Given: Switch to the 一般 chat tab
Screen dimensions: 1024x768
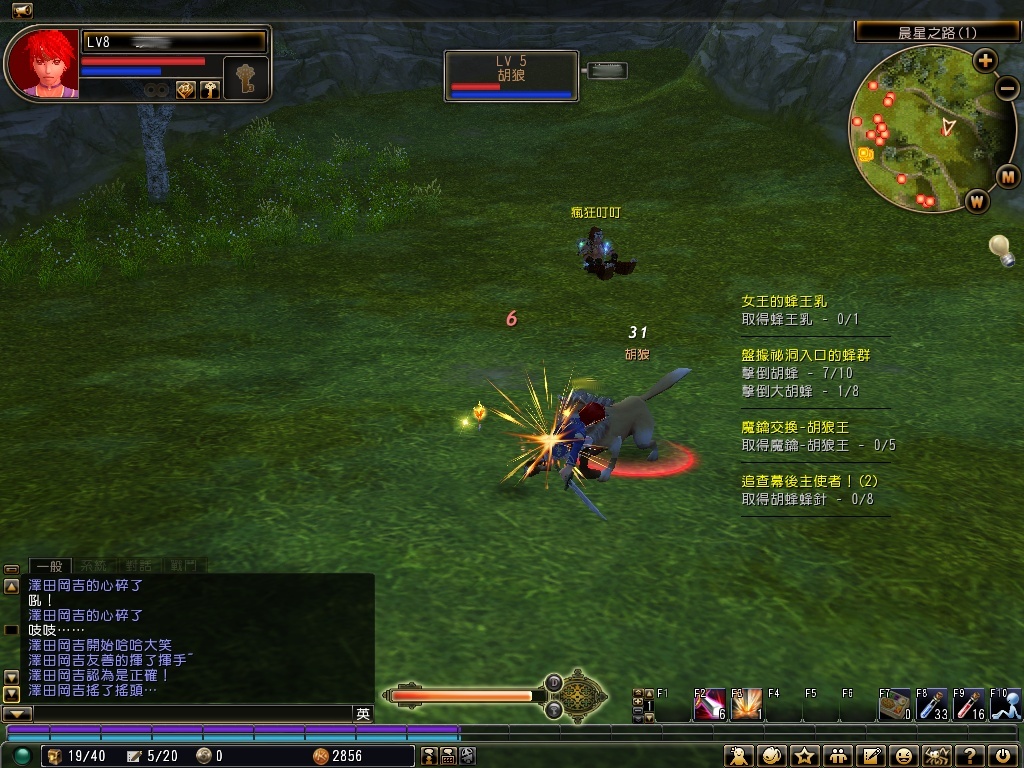Looking at the screenshot, I should pos(49,566).
